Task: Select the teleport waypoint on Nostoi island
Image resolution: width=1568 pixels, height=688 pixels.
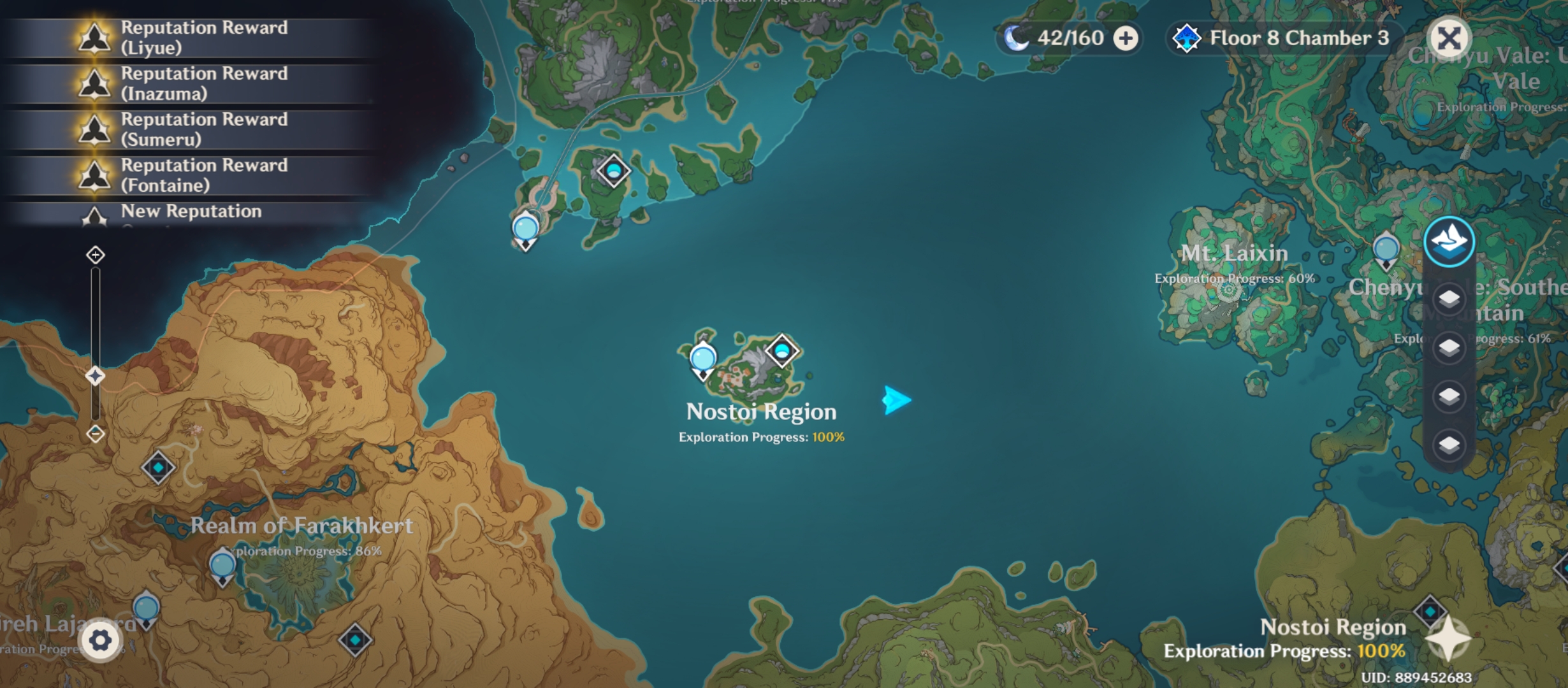Action: (703, 359)
